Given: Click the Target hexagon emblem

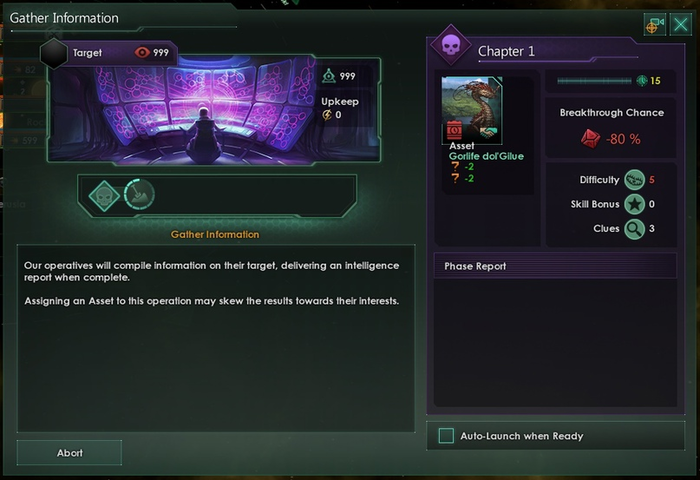Looking at the screenshot, I should [55, 53].
